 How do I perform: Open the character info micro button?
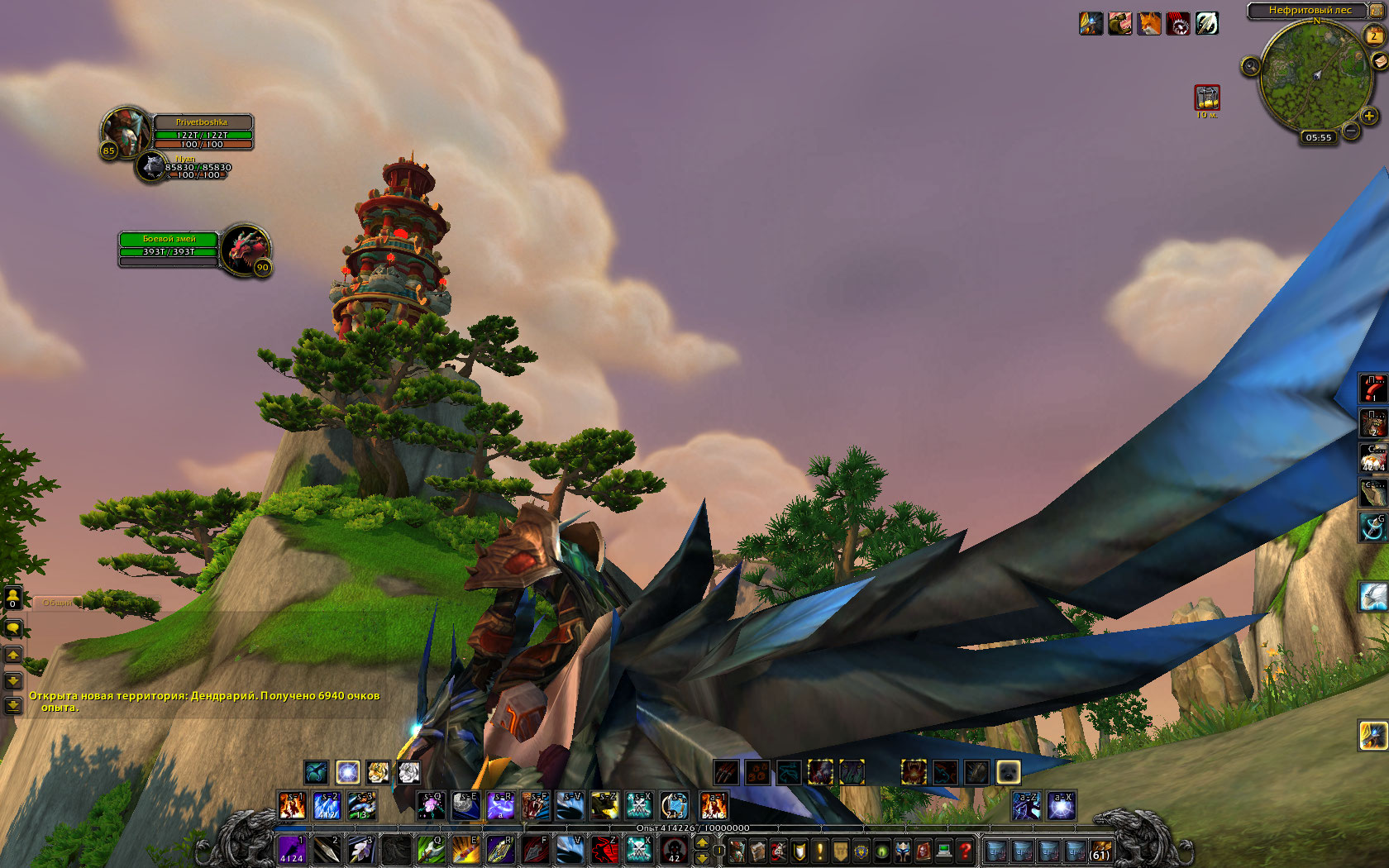[x=737, y=851]
